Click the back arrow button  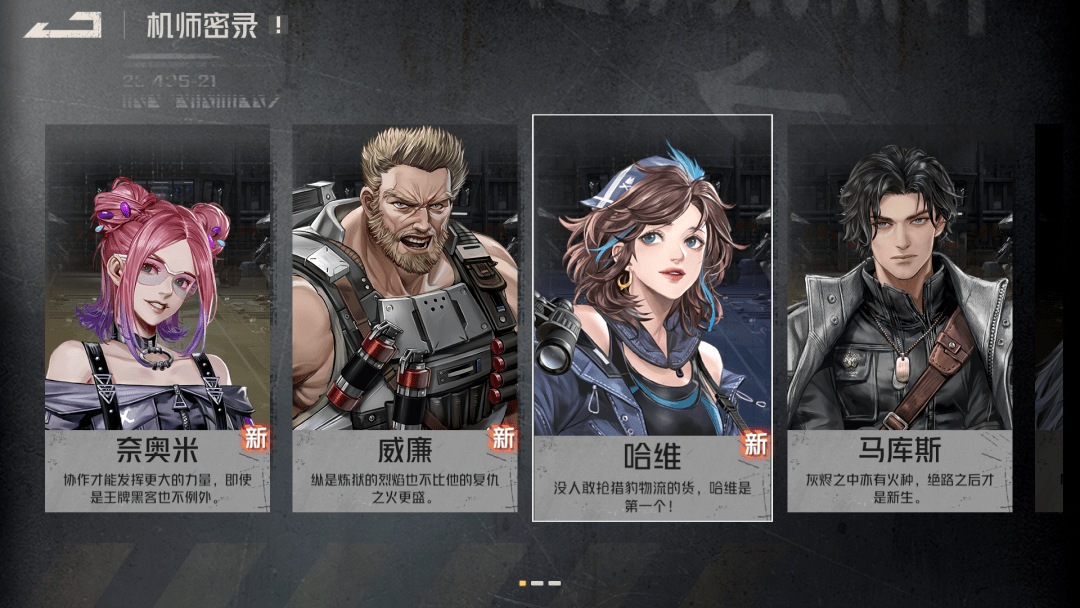point(63,25)
